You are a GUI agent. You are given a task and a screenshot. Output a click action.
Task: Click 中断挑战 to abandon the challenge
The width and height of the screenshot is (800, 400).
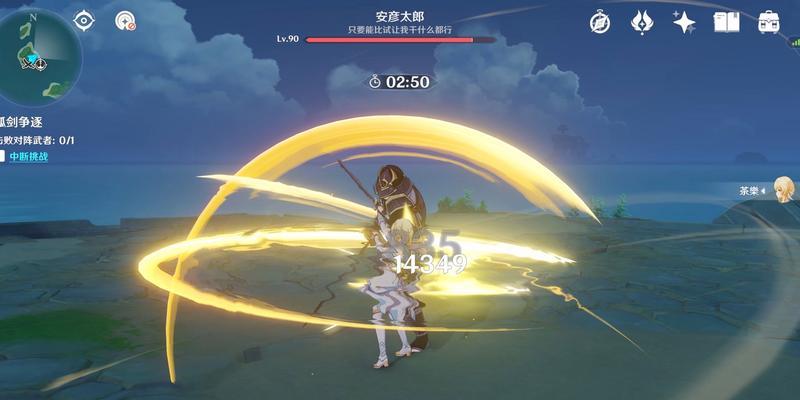pos(29,157)
